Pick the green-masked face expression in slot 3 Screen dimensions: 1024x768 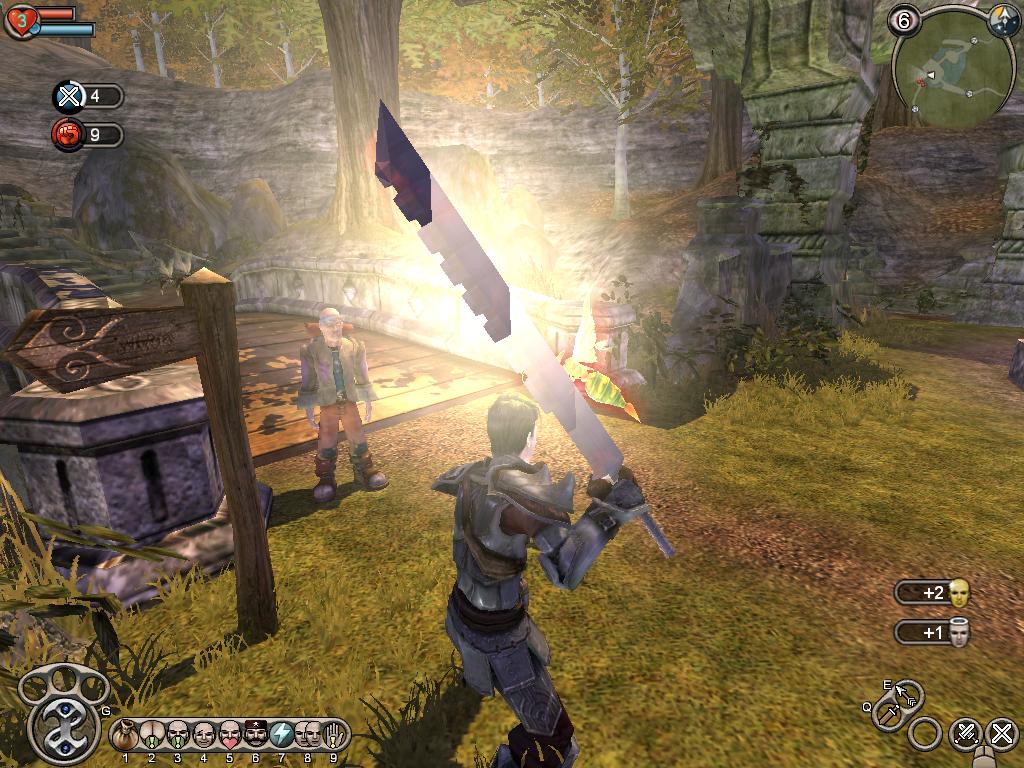(177, 735)
